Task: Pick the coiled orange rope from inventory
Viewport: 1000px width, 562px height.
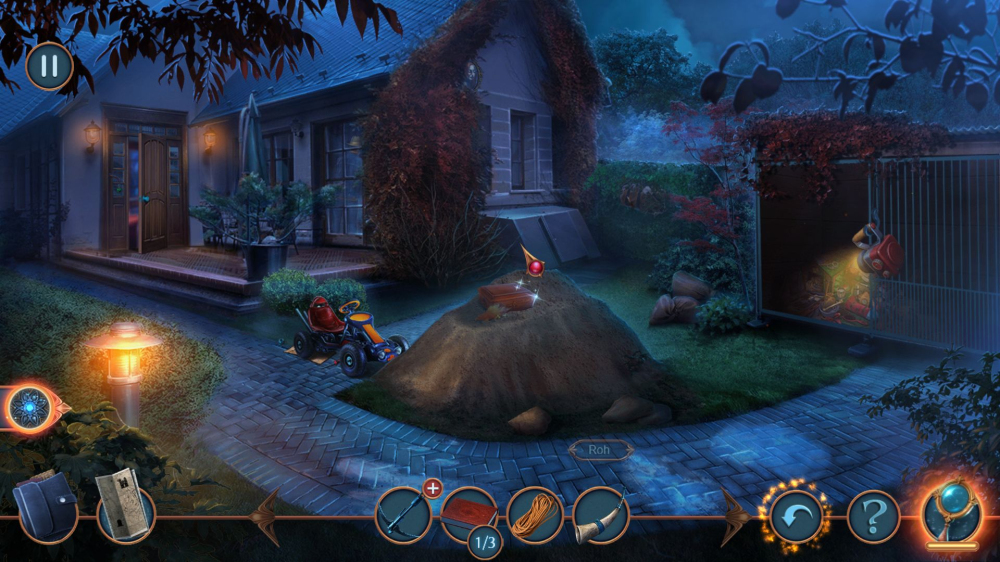Action: coord(535,516)
